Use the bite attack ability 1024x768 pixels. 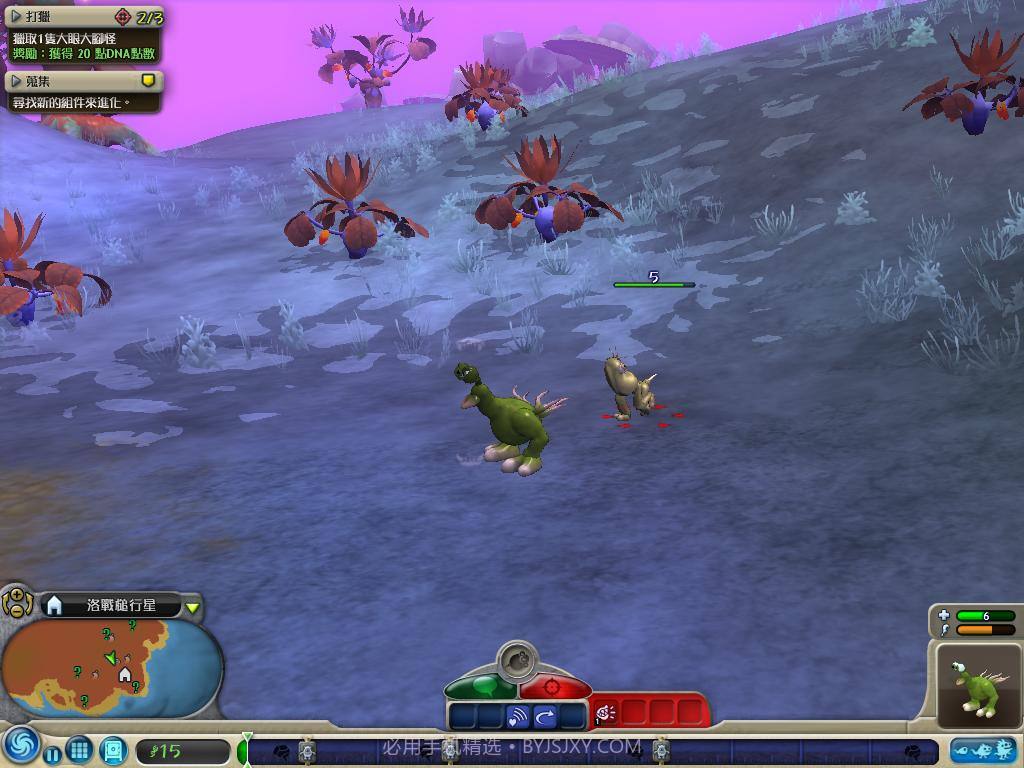tap(607, 713)
